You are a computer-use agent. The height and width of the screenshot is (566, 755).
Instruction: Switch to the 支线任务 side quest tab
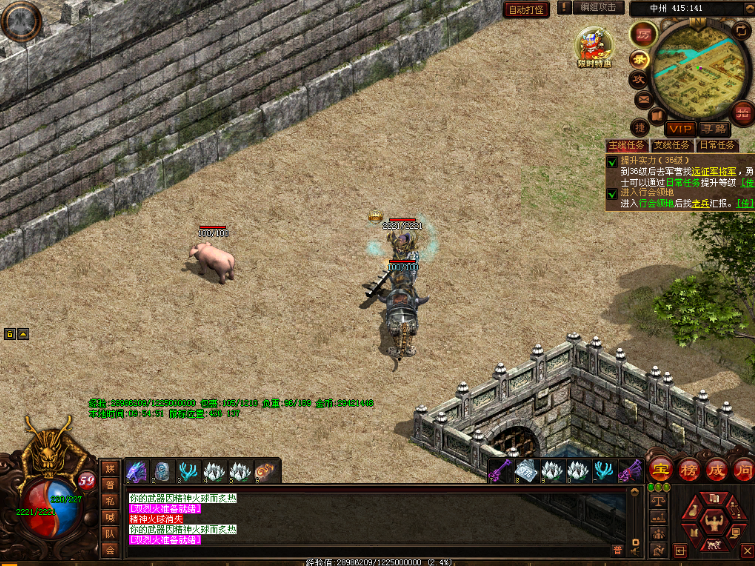pos(671,145)
